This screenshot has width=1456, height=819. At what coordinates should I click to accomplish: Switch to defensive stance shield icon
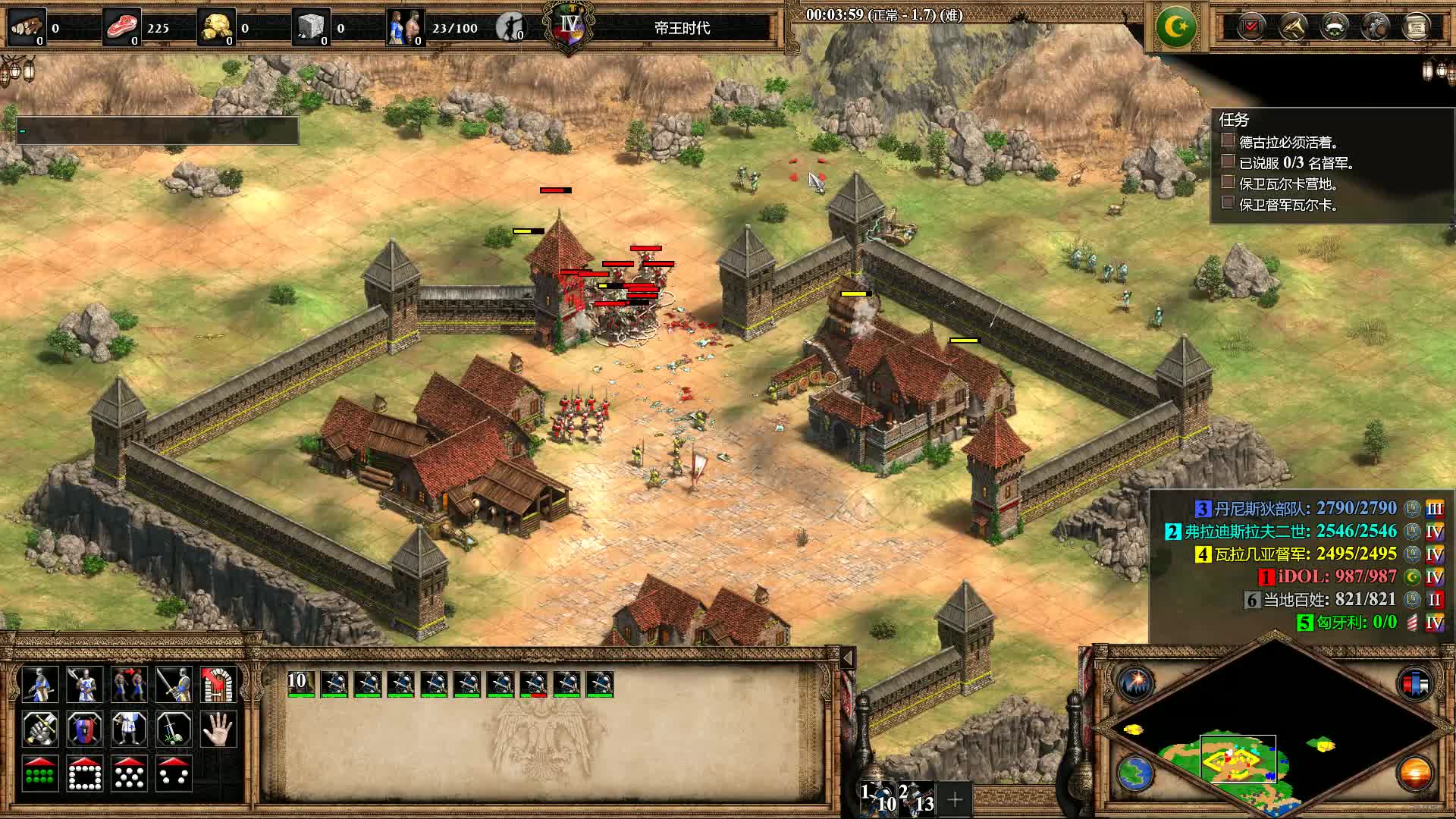(x=84, y=730)
